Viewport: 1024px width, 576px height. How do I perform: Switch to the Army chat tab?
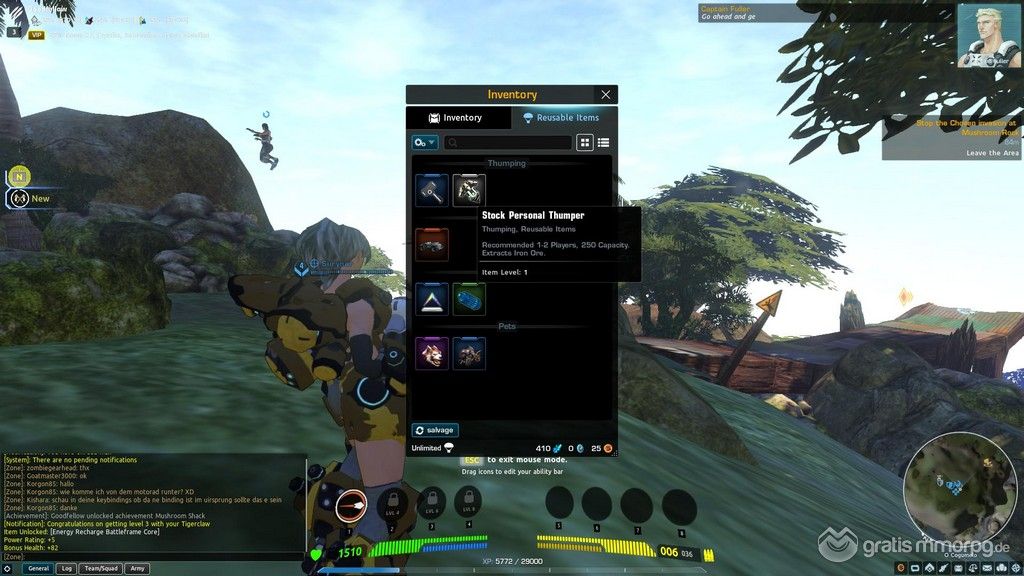point(137,568)
